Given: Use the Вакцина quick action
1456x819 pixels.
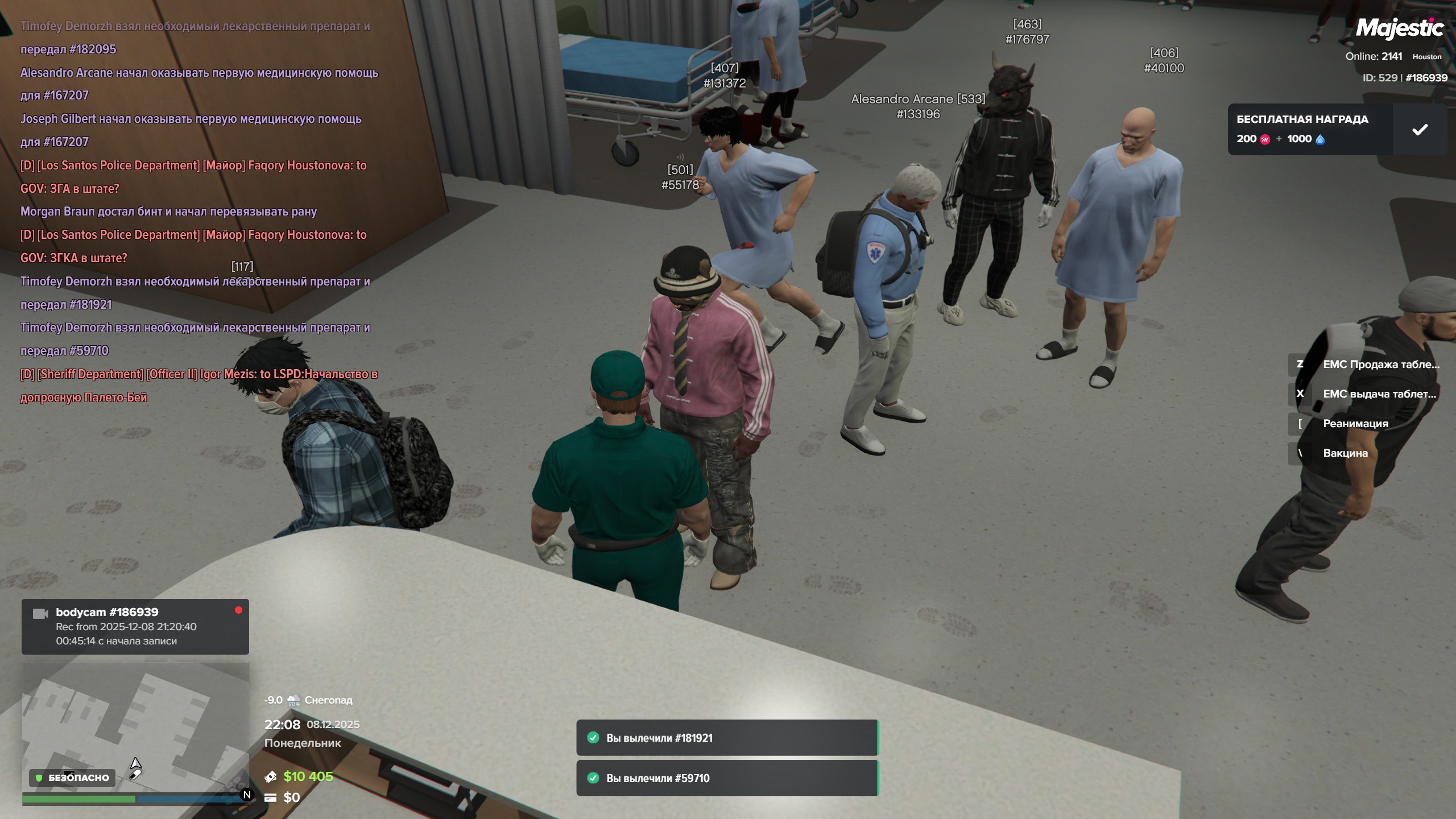Looking at the screenshot, I should click(1345, 453).
